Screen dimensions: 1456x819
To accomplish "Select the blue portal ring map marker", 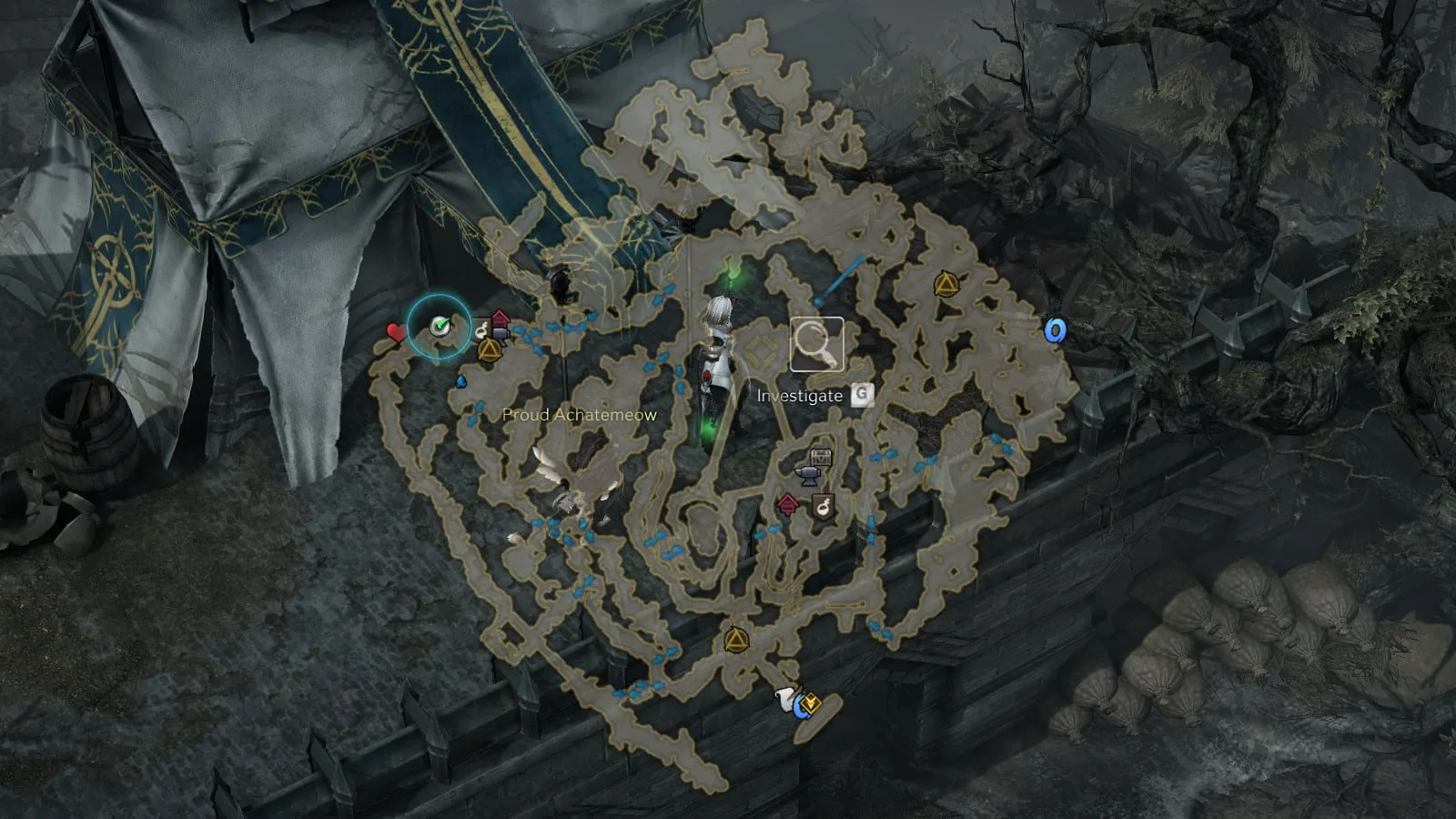I will click(1055, 330).
